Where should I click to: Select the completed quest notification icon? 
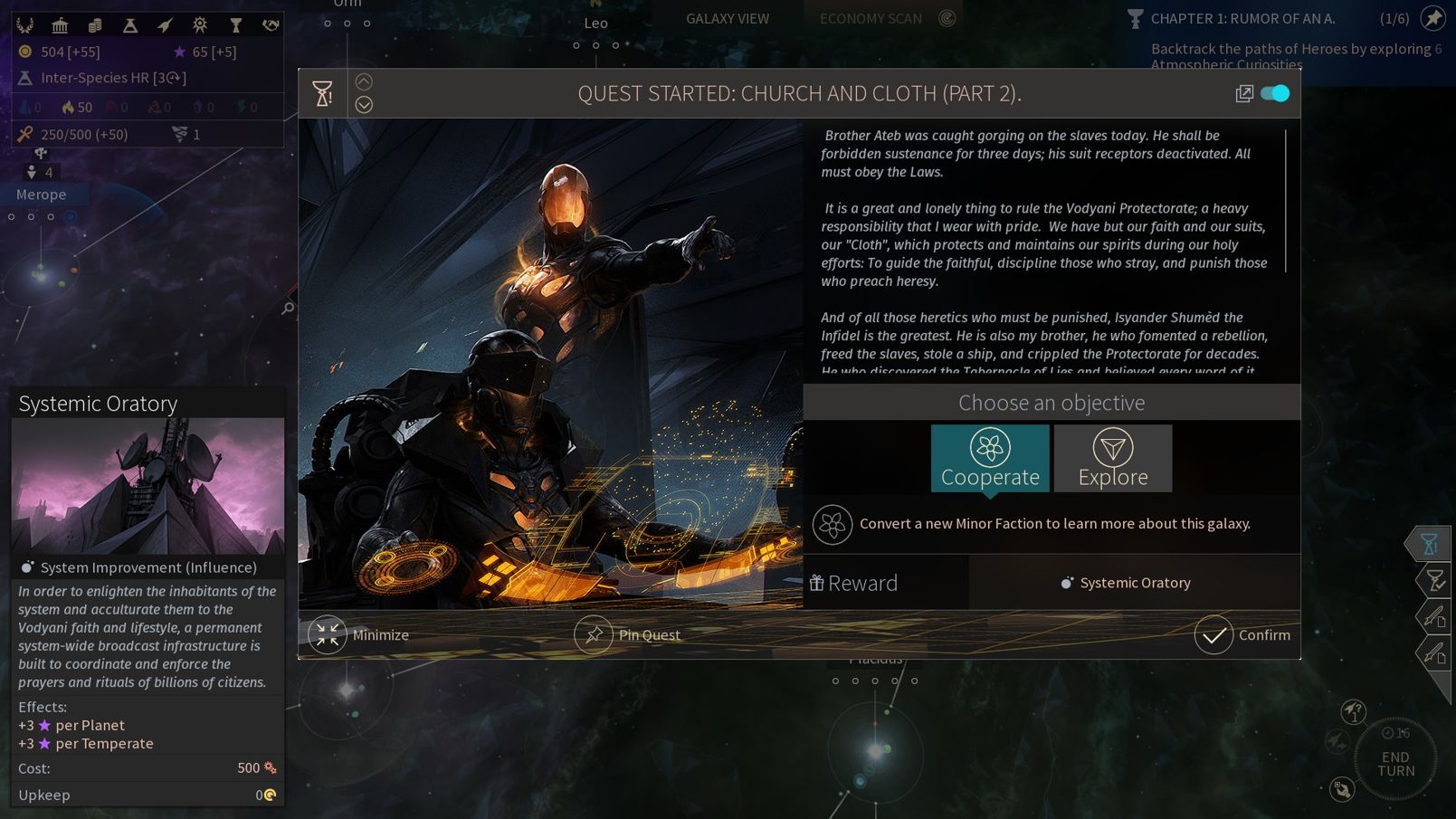tap(1432, 580)
